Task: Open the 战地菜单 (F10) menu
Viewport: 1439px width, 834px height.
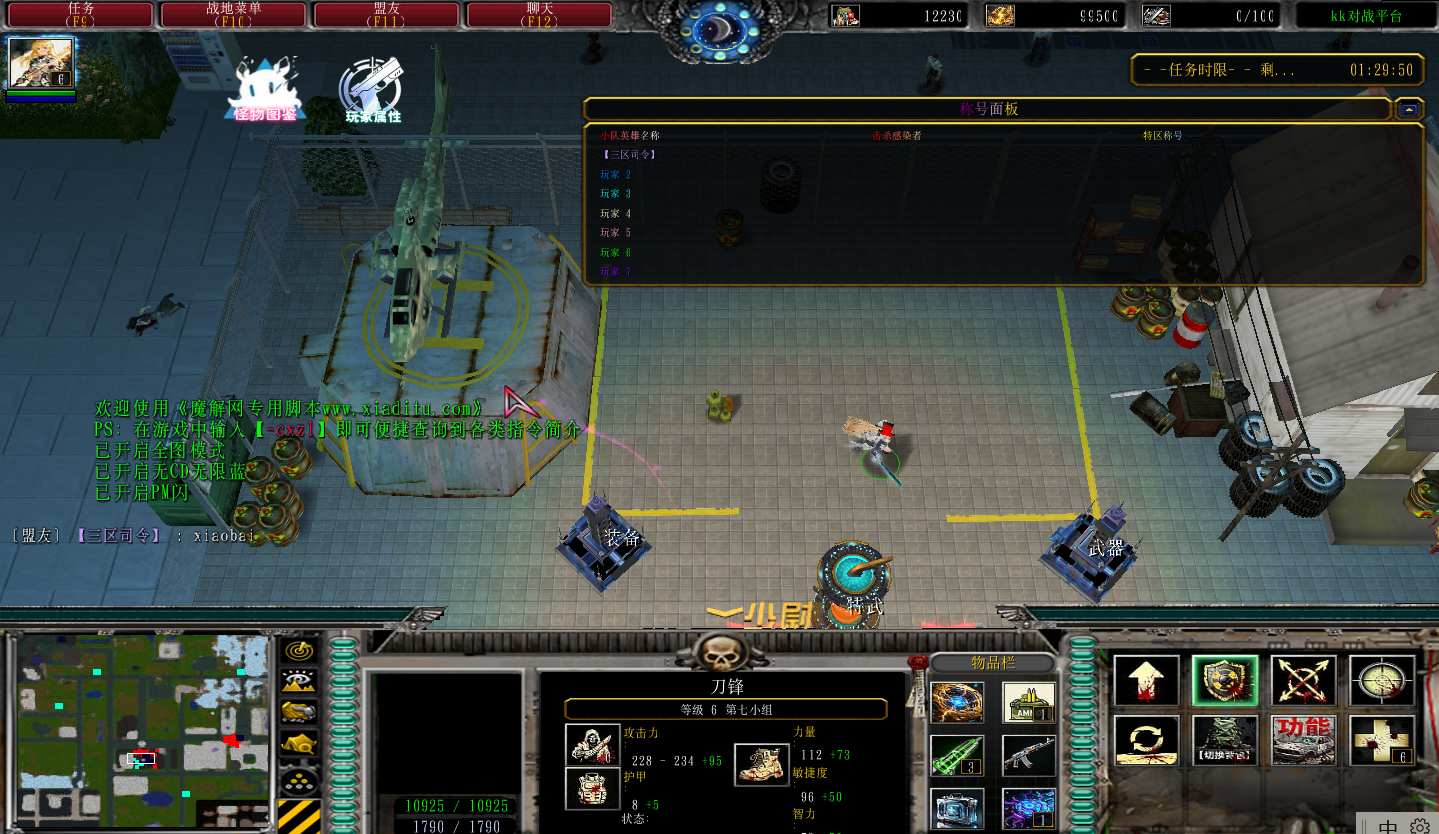Action: 234,14
